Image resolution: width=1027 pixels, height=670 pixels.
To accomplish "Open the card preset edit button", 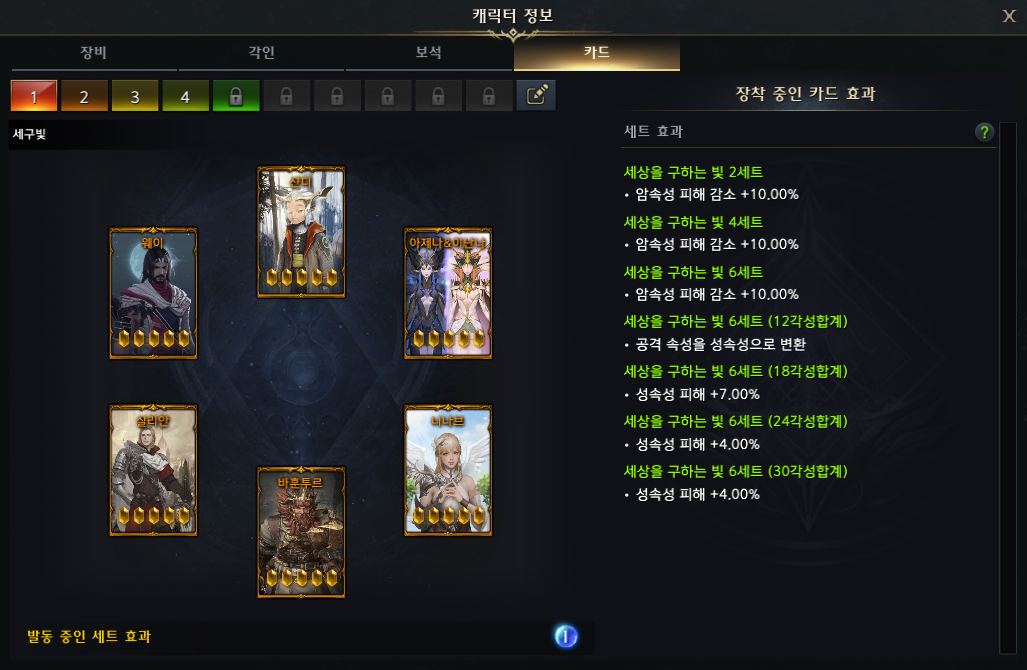I will pos(536,96).
